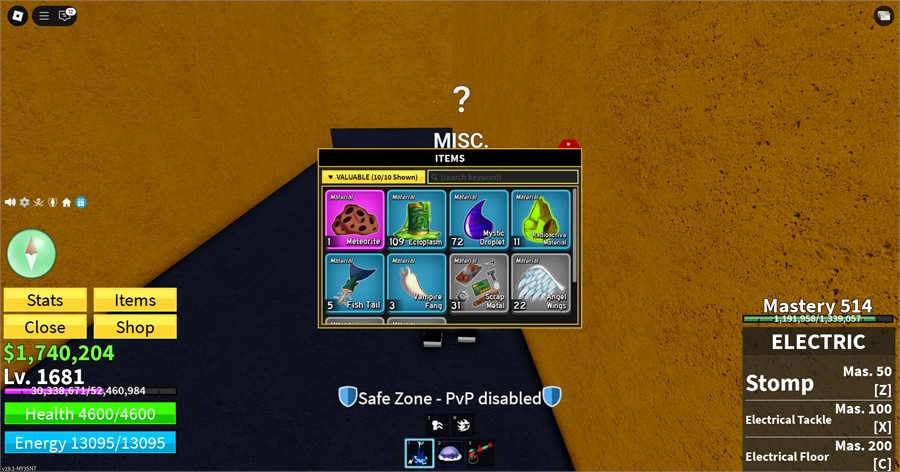Pick the Radioactive Material slot
This screenshot has width=900, height=472.
tap(540, 219)
